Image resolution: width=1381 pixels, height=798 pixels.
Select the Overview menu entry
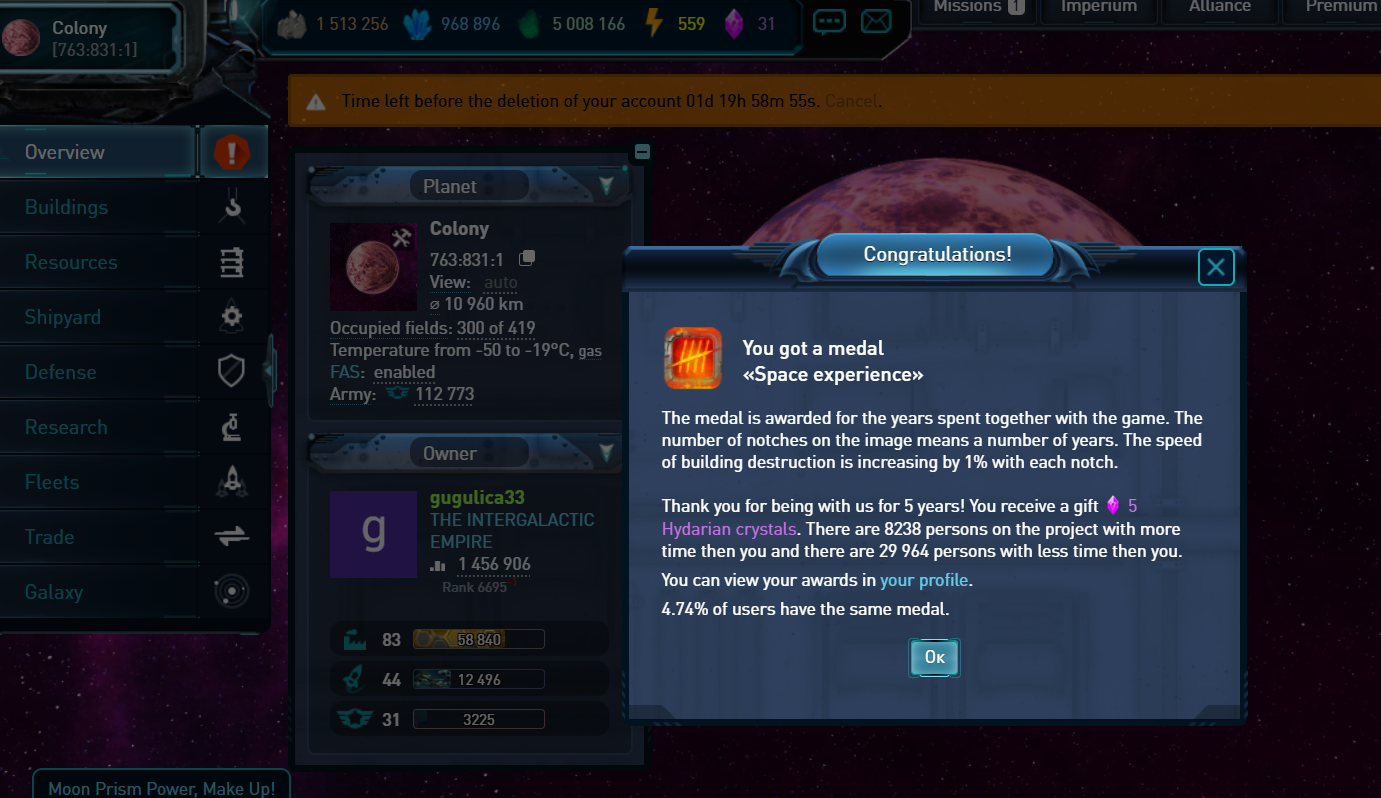(x=65, y=152)
